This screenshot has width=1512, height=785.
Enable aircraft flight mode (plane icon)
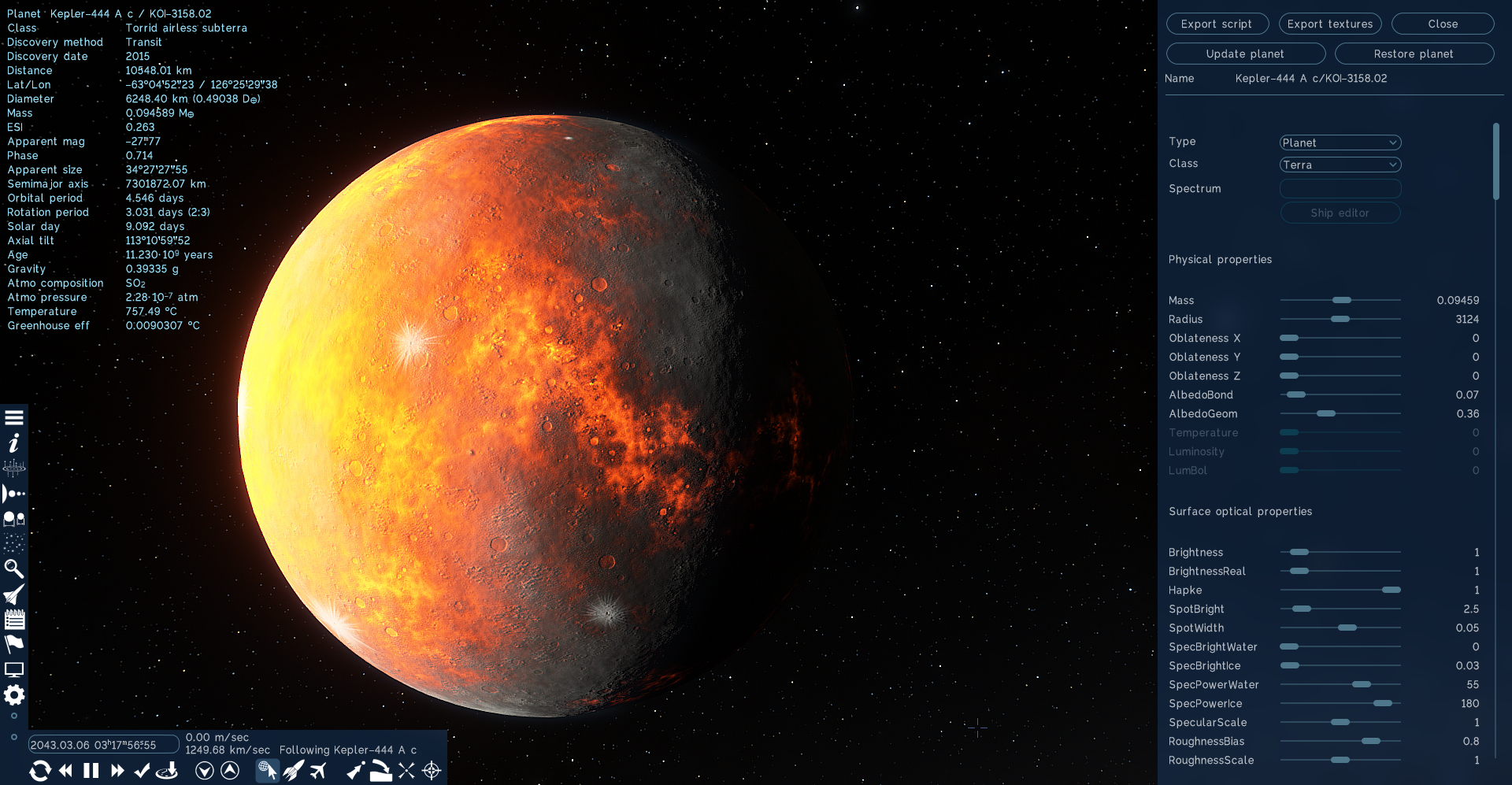pos(318,771)
